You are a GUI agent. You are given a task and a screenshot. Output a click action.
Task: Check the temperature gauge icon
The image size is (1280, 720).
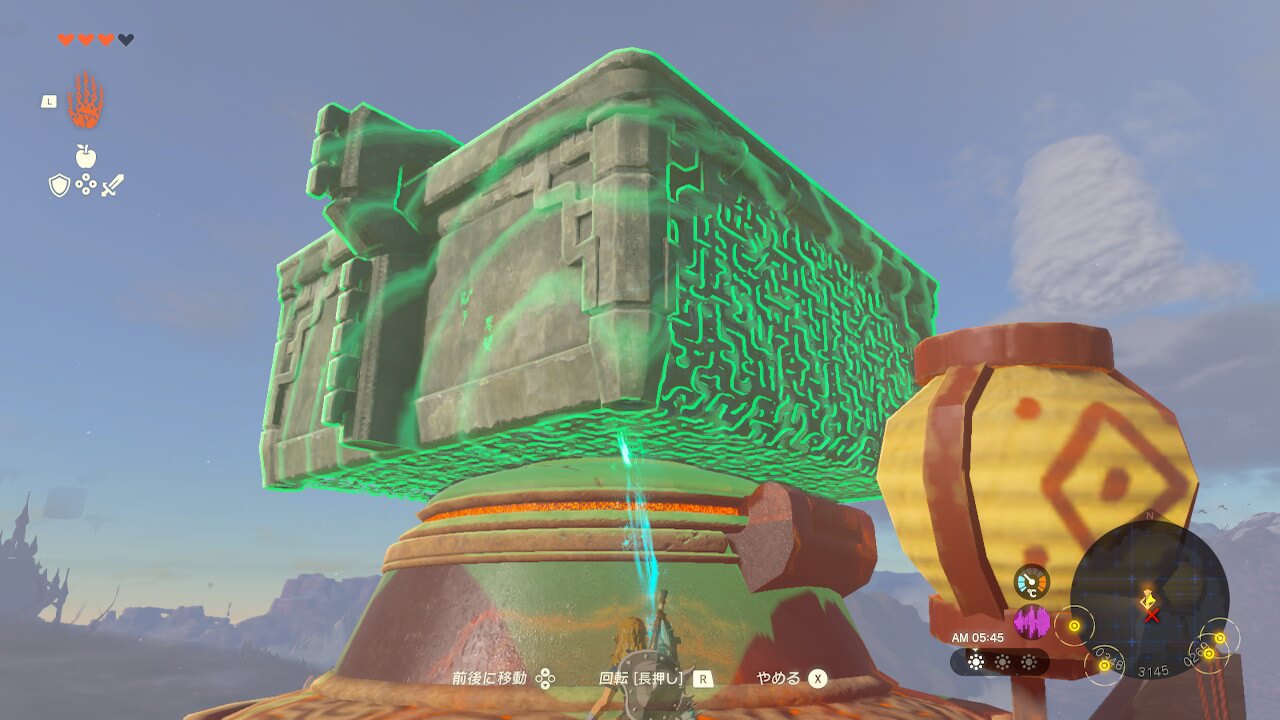pos(1032,582)
